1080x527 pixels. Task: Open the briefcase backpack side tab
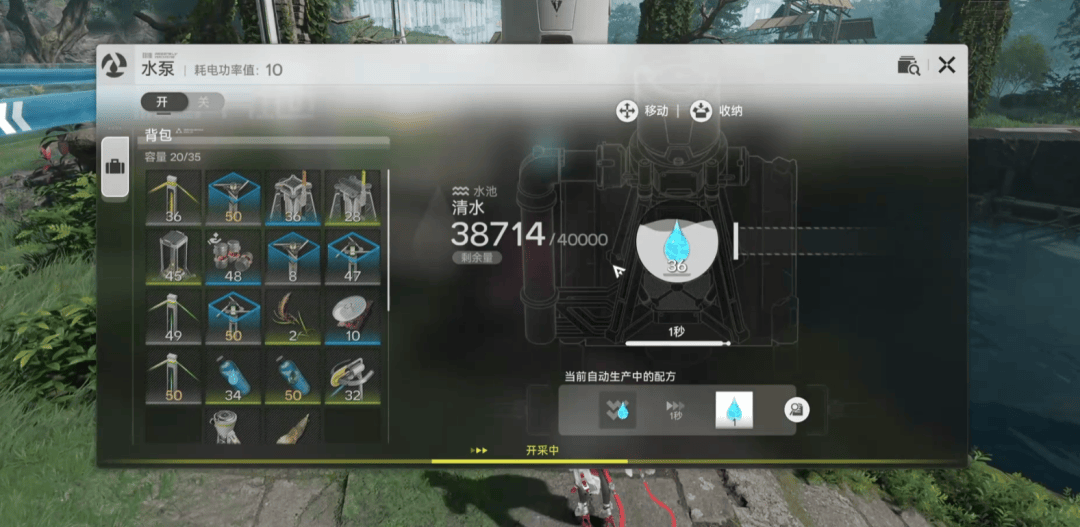pos(116,166)
